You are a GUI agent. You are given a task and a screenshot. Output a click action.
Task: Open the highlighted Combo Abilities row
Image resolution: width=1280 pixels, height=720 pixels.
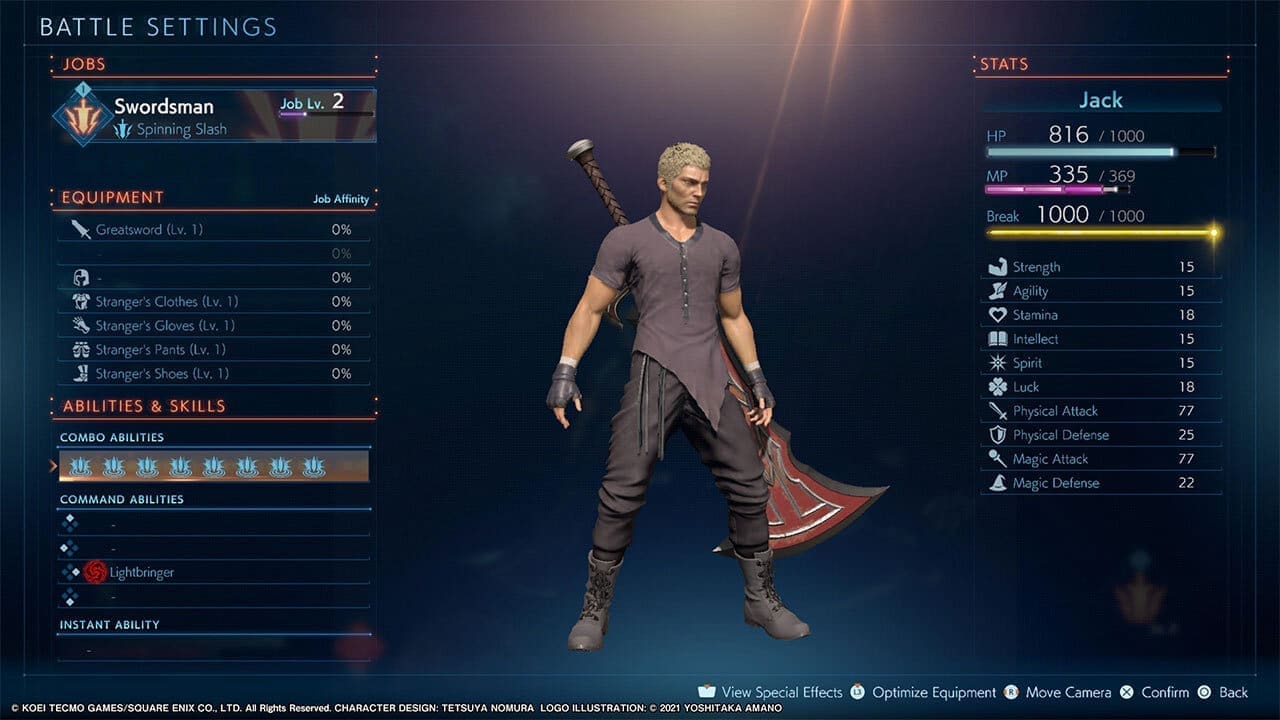tap(213, 467)
